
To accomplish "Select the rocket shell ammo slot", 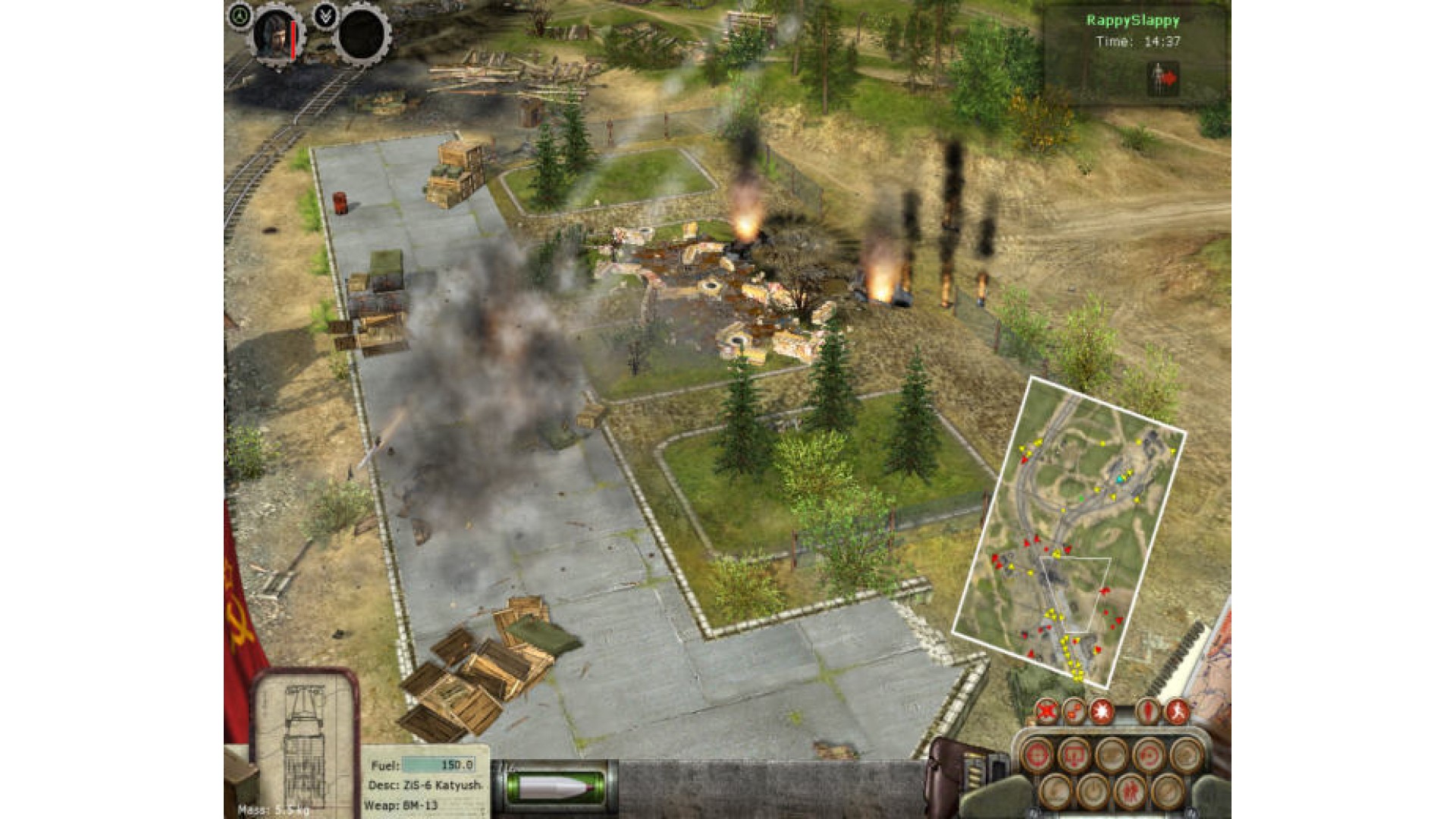I will coord(556,787).
